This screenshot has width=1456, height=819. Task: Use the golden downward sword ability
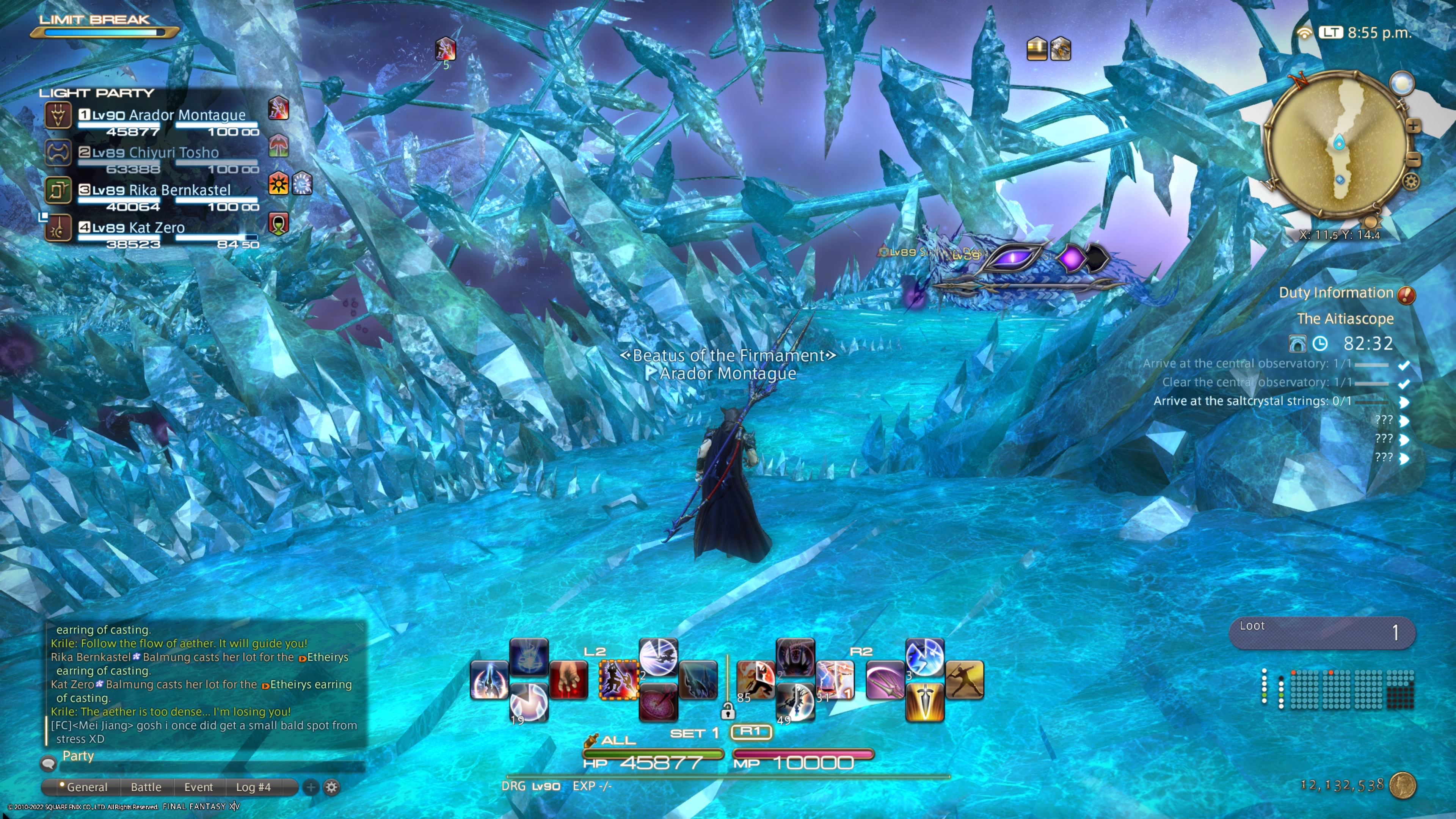(x=925, y=703)
